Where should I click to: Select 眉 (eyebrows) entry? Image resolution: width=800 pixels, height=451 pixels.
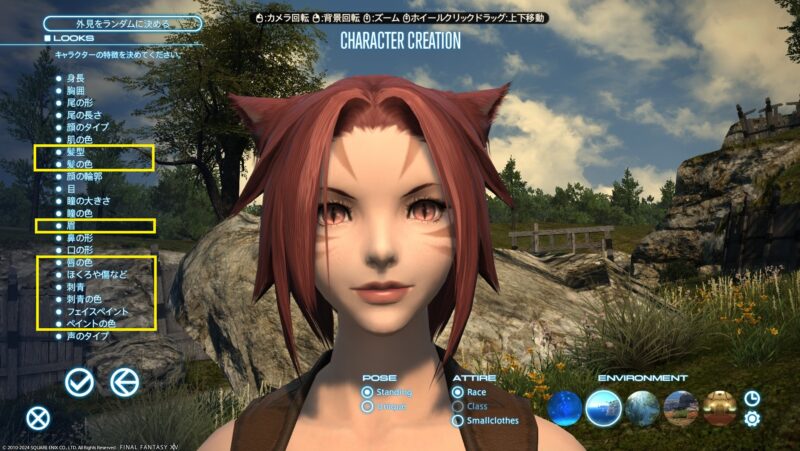71,226
